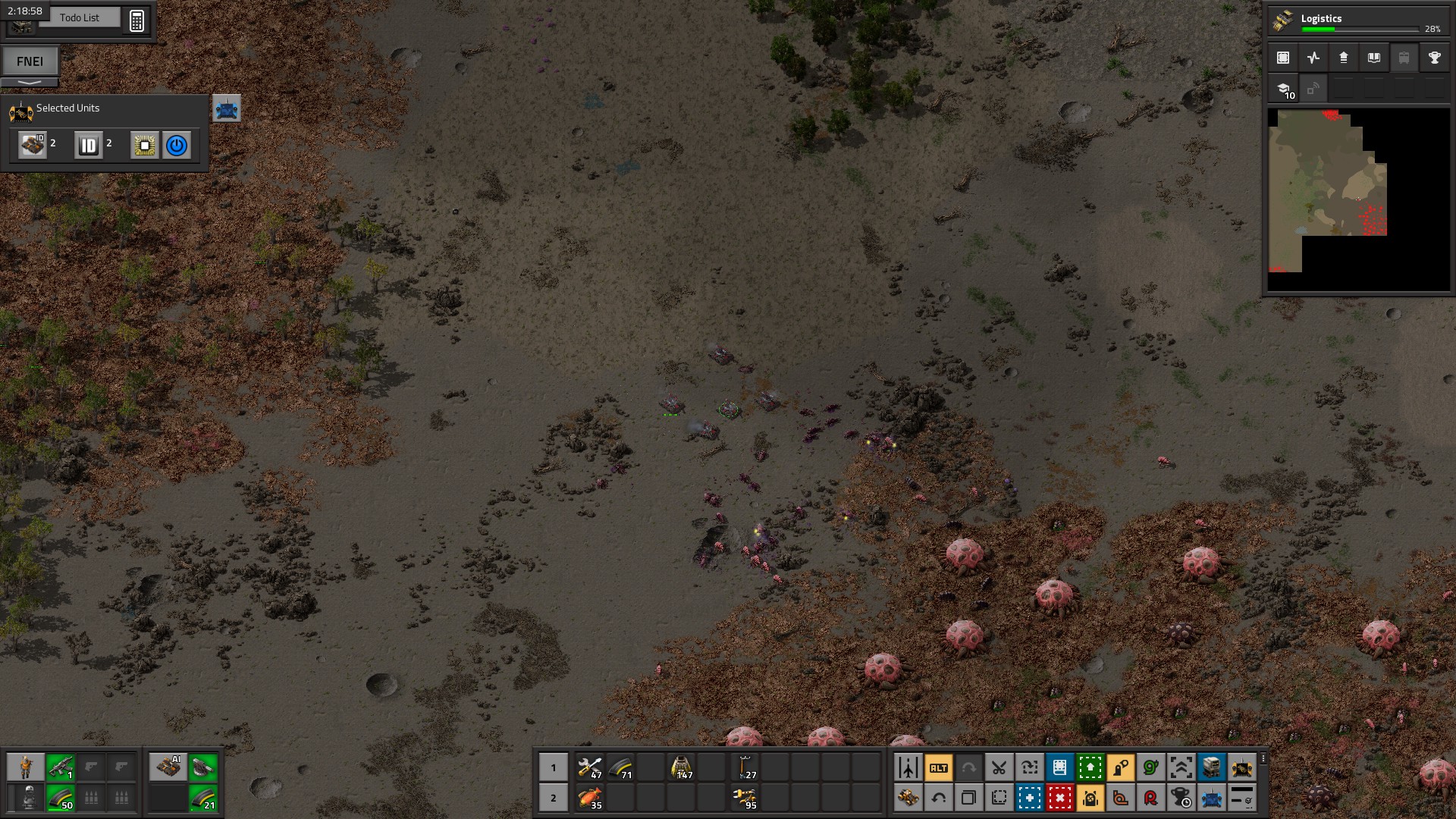
Task: Open the blueprint library book icon
Action: coord(1373,58)
